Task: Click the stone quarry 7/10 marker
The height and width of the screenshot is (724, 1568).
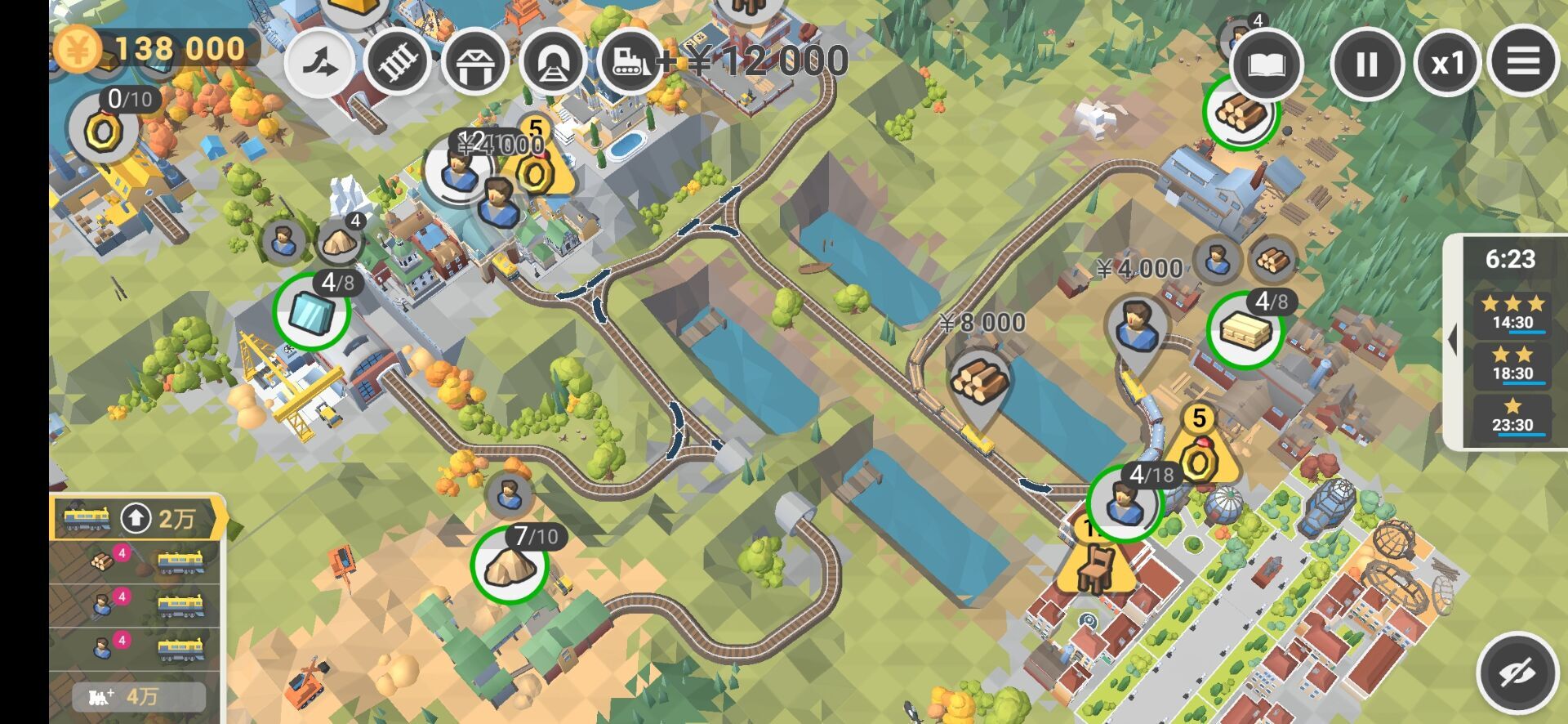Action: tap(509, 565)
